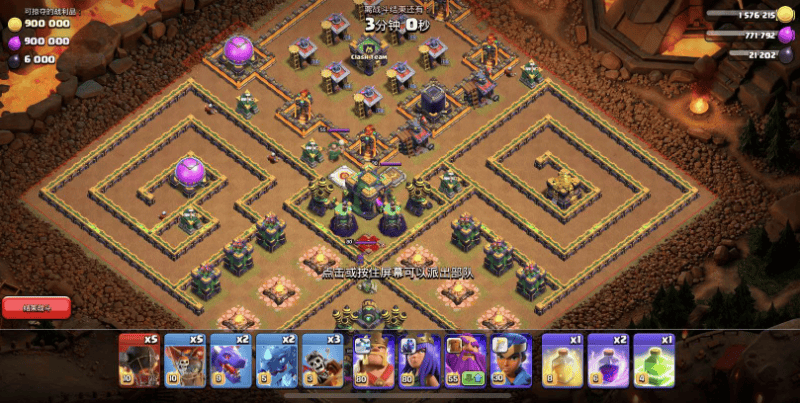
Task: Select the Archer Queen hero card
Action: click(x=418, y=359)
